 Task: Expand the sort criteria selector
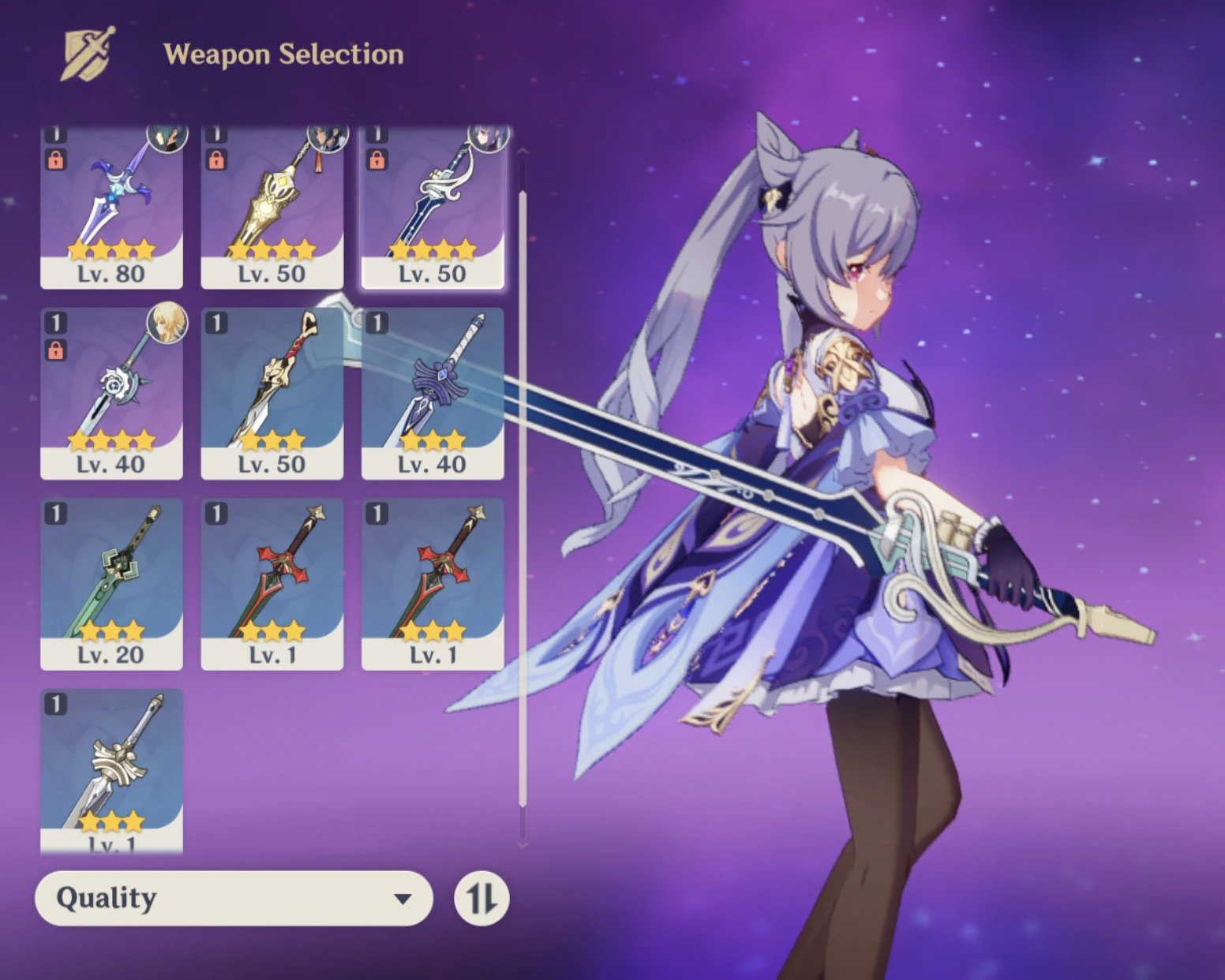234,897
